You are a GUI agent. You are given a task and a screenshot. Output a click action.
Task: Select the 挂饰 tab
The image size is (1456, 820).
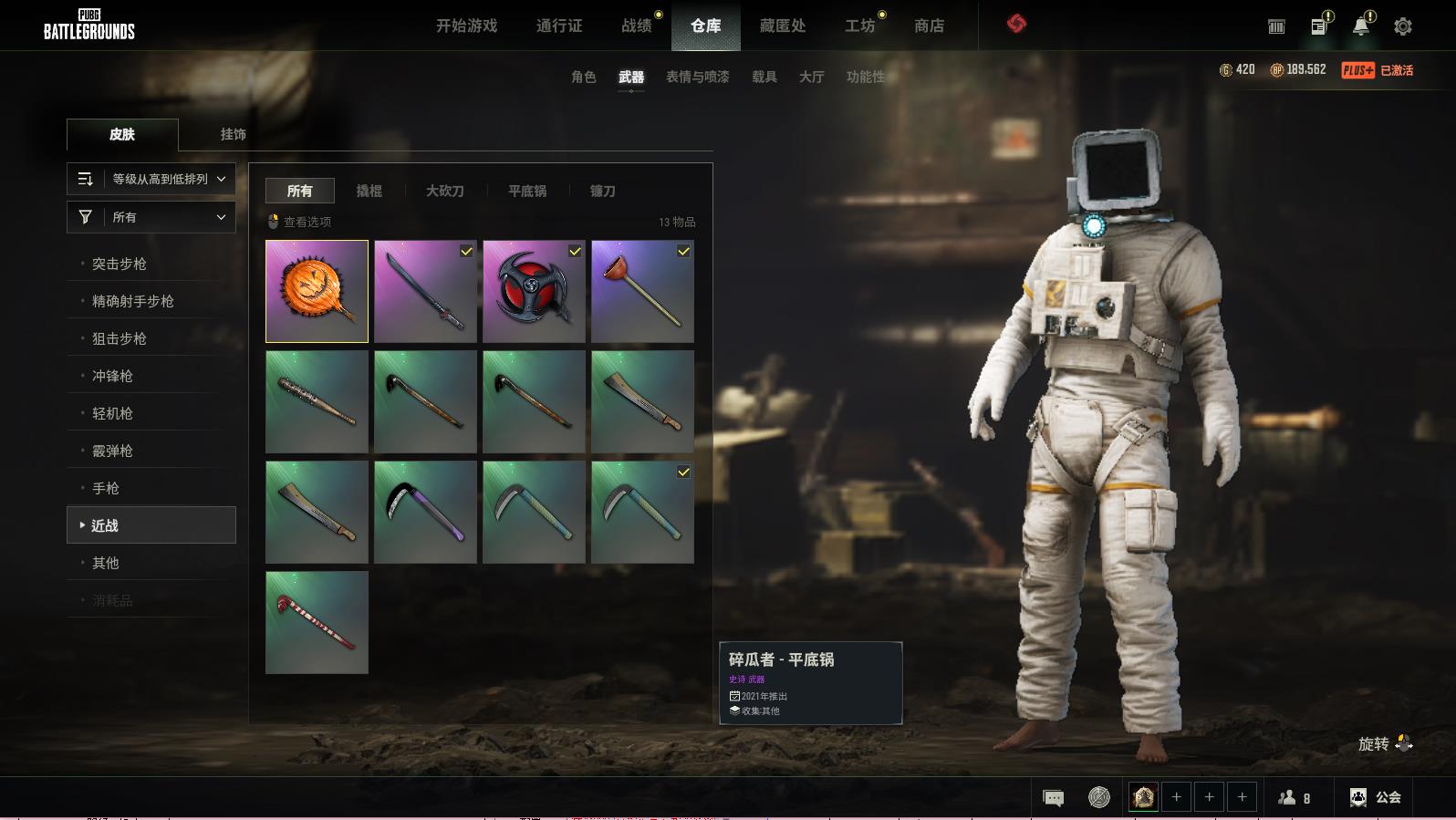coord(233,134)
